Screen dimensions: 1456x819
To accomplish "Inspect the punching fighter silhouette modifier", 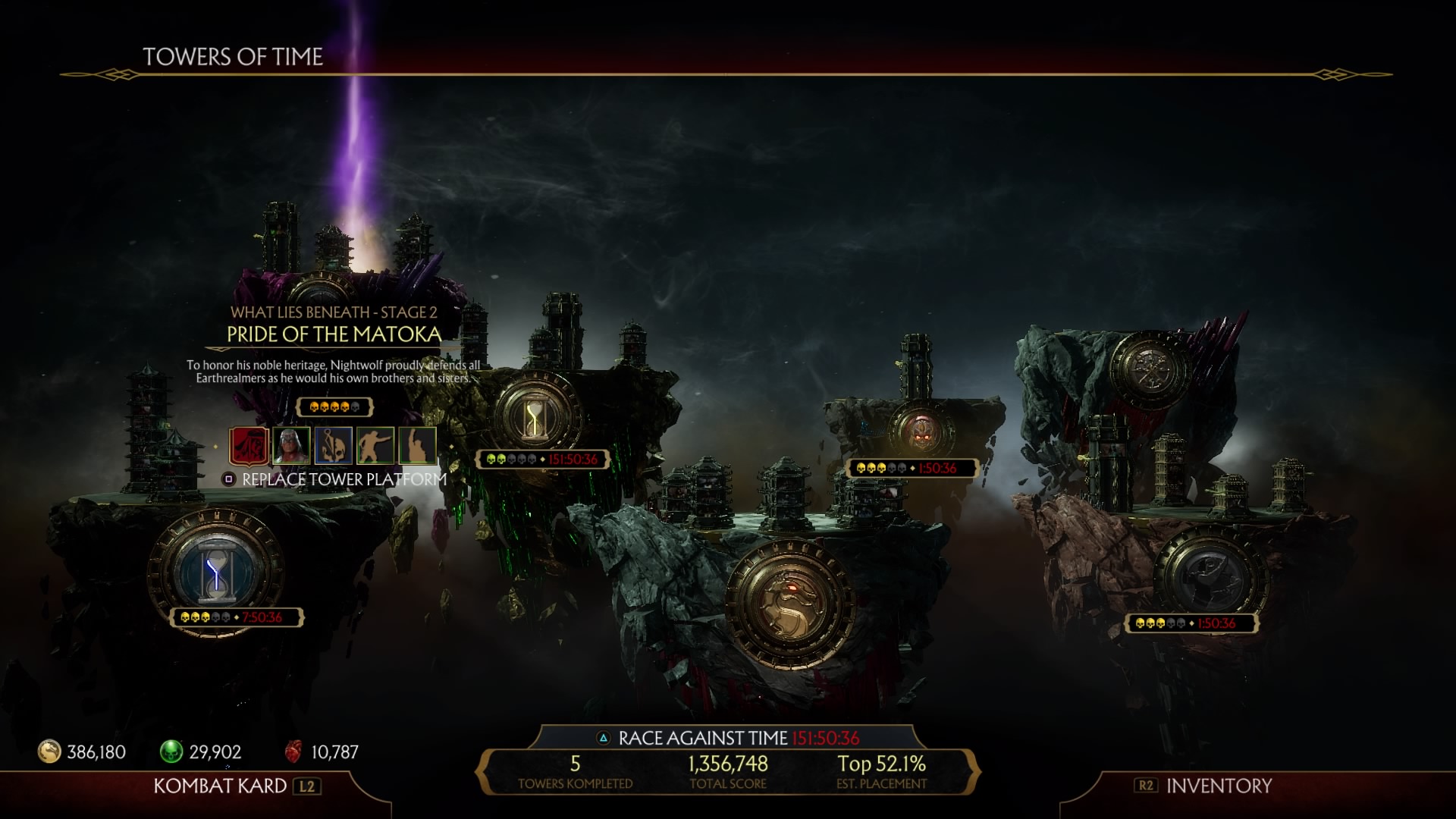I will pos(375,446).
